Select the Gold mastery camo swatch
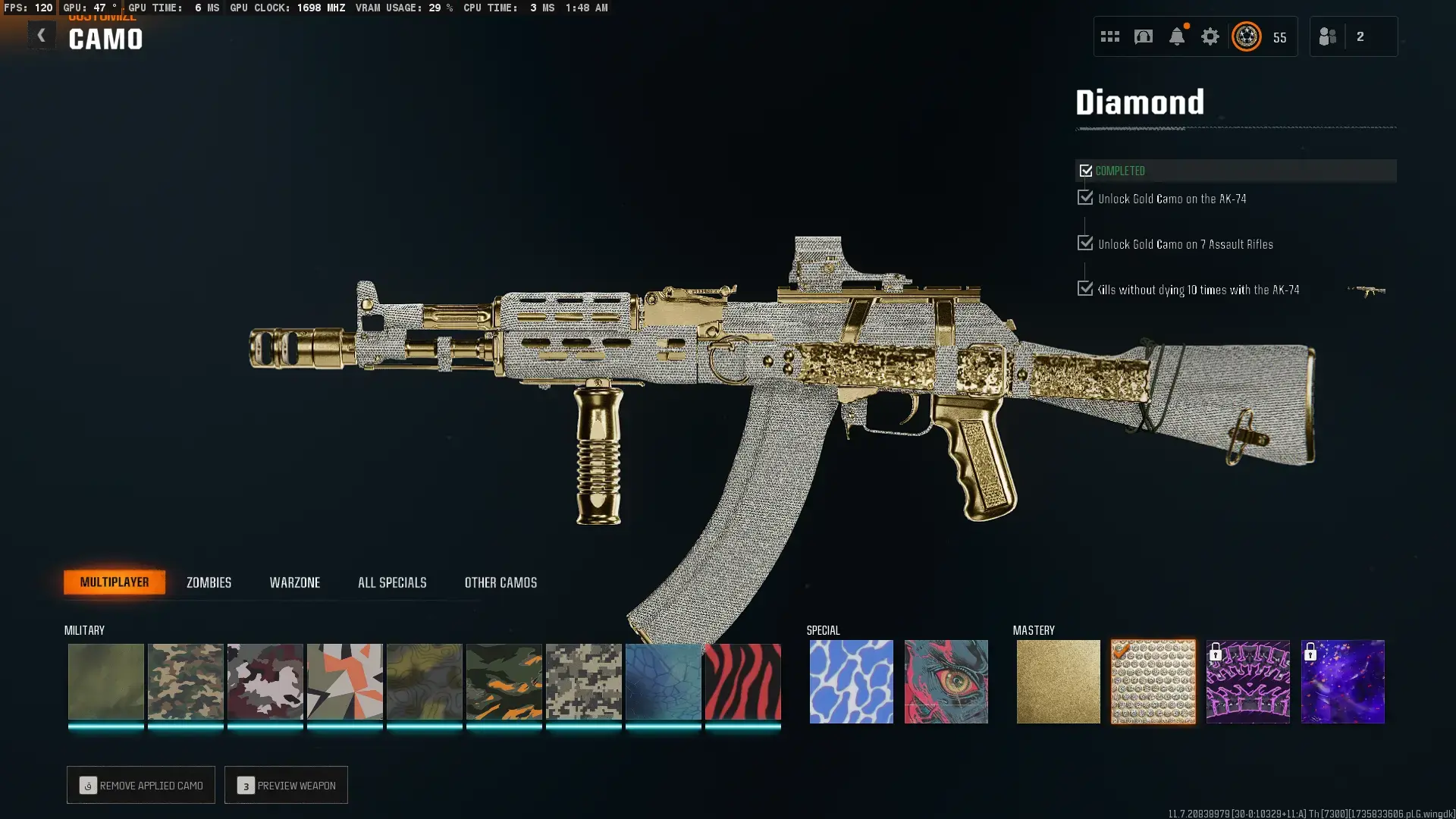The image size is (1456, 819). click(x=1058, y=681)
